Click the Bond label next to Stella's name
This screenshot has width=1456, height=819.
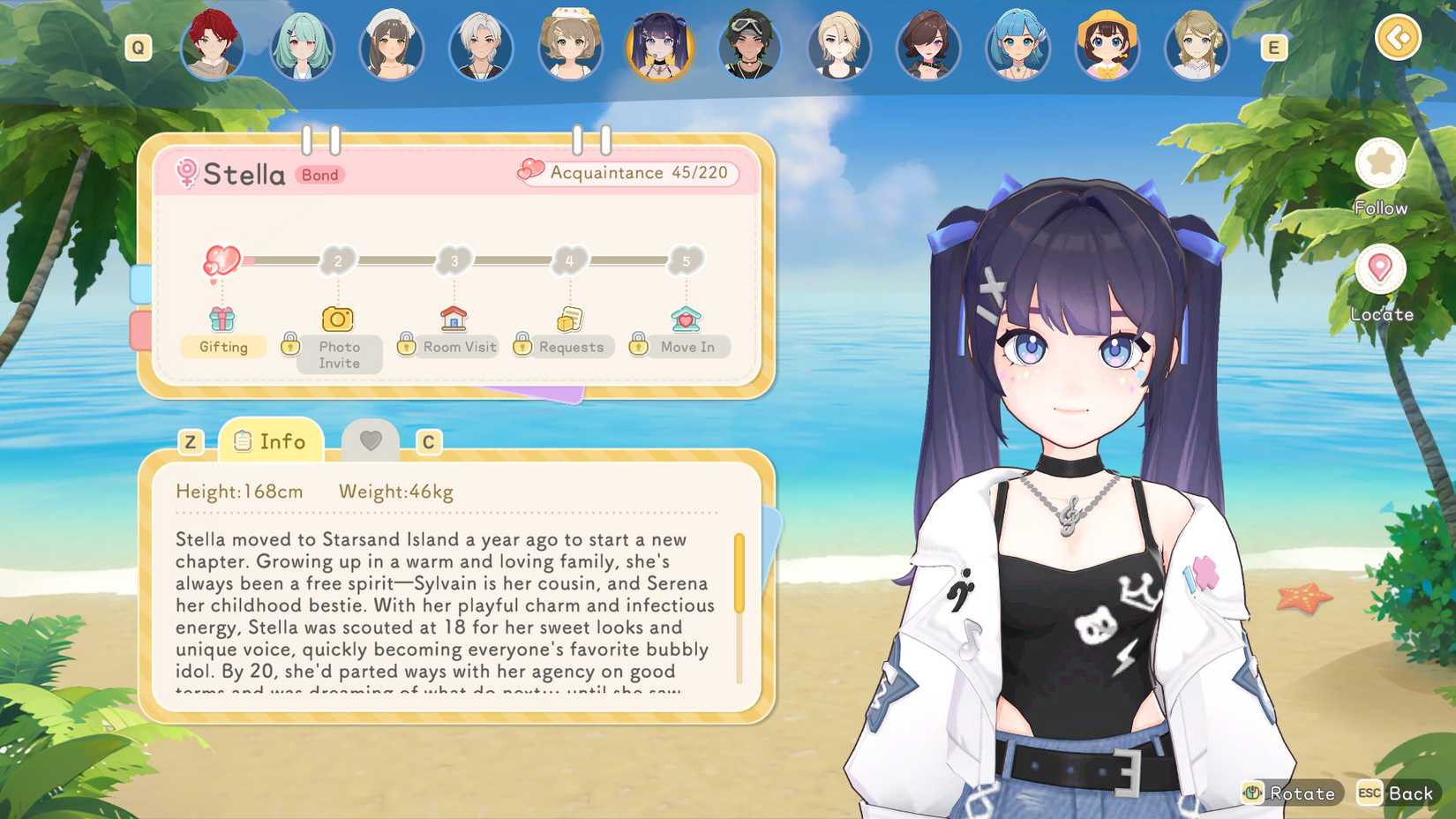(319, 176)
